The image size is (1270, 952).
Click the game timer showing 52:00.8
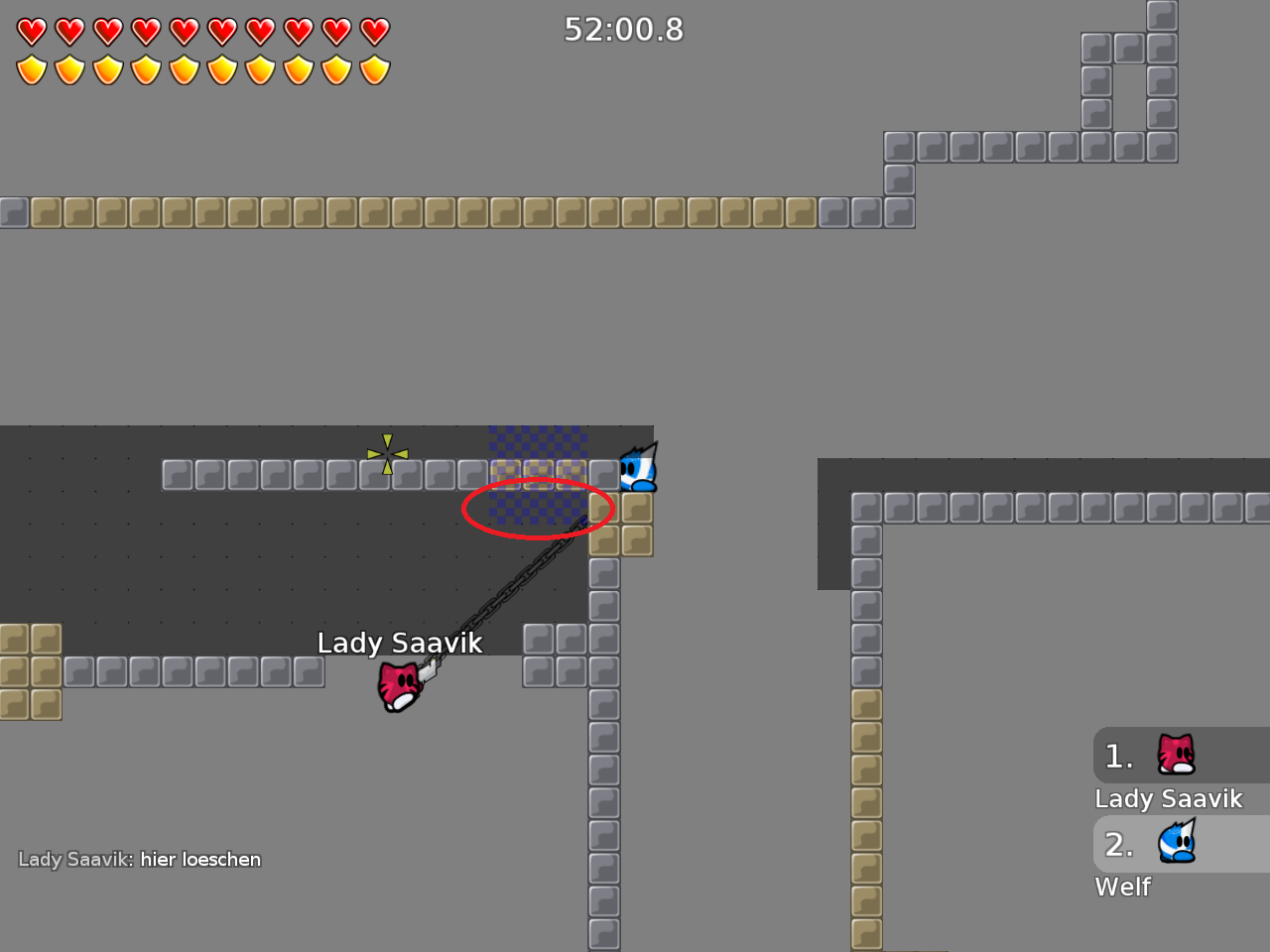(623, 30)
